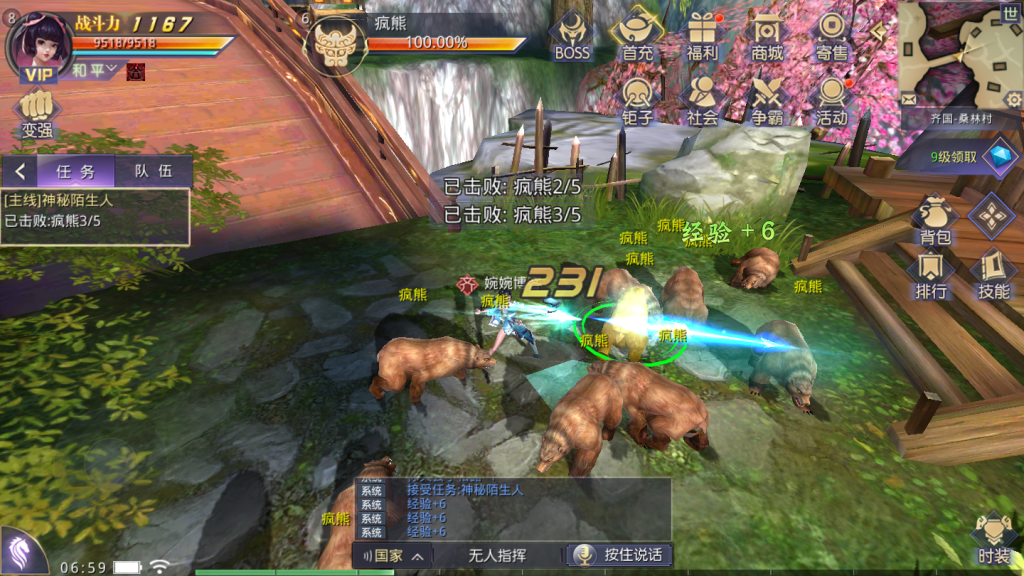Select the 神秘陌生人 main quest tracker
The image size is (1024, 576).
(95, 211)
